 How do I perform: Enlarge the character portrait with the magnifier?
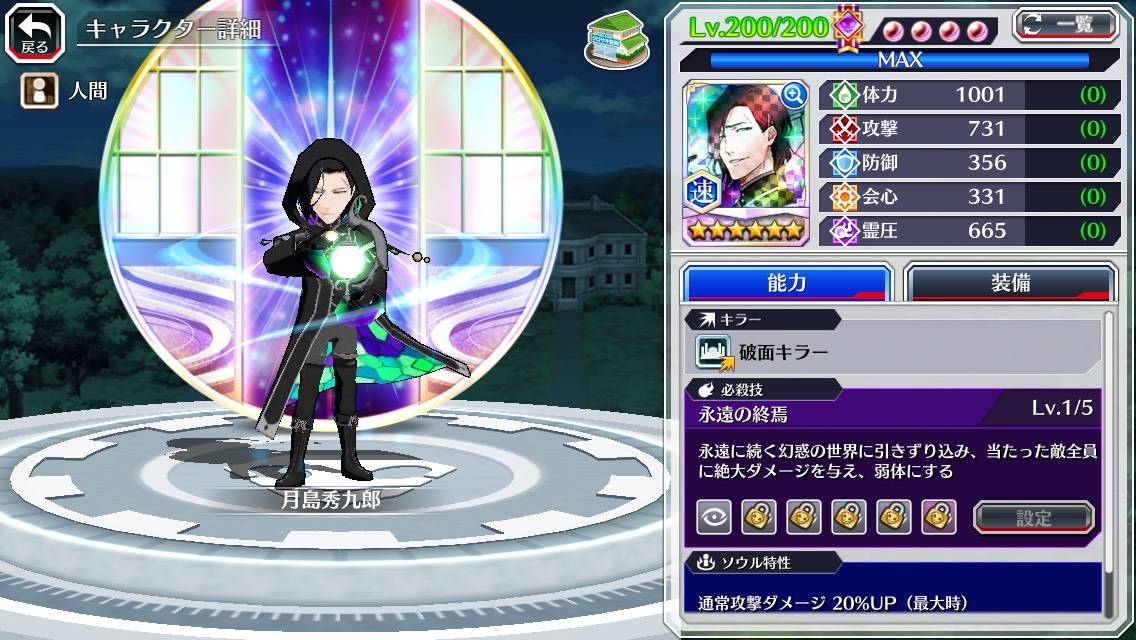(x=794, y=95)
